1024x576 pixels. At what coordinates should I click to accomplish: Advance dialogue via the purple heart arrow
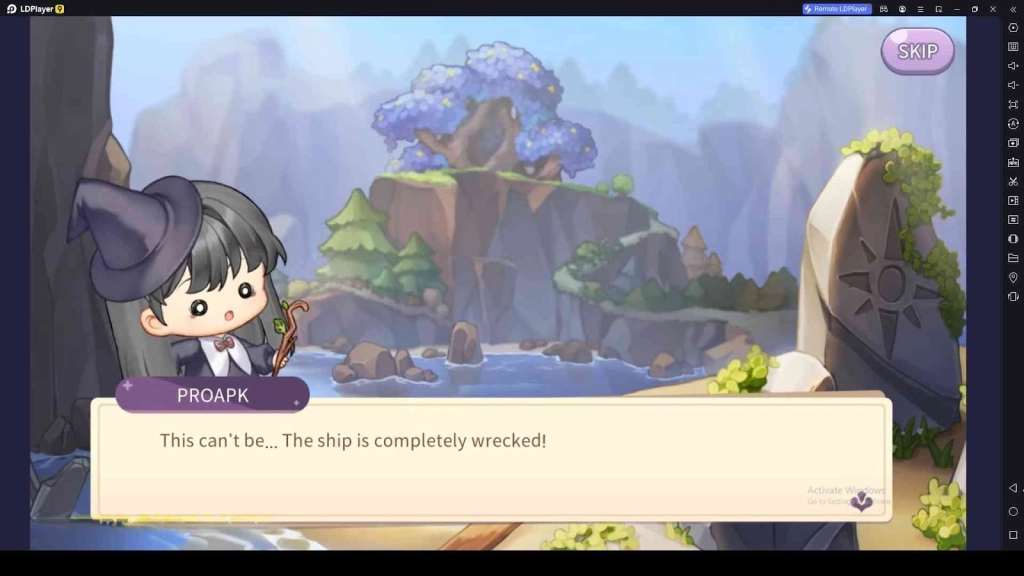[x=861, y=502]
